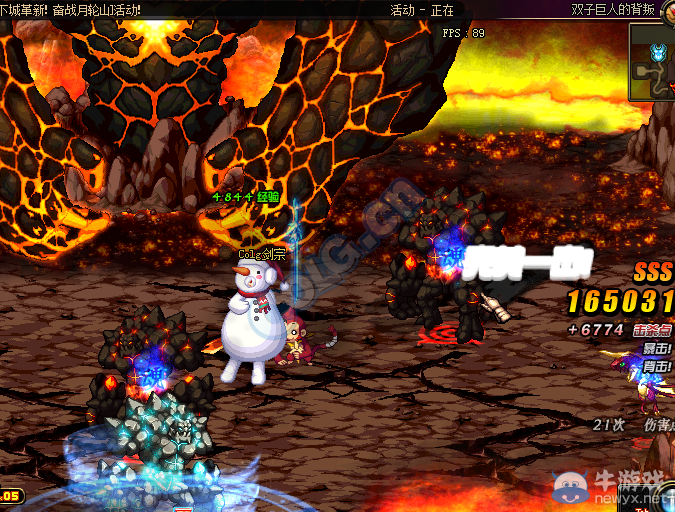Click the blue boss skull map marker
Screen dimensions: 675x512
(656, 51)
